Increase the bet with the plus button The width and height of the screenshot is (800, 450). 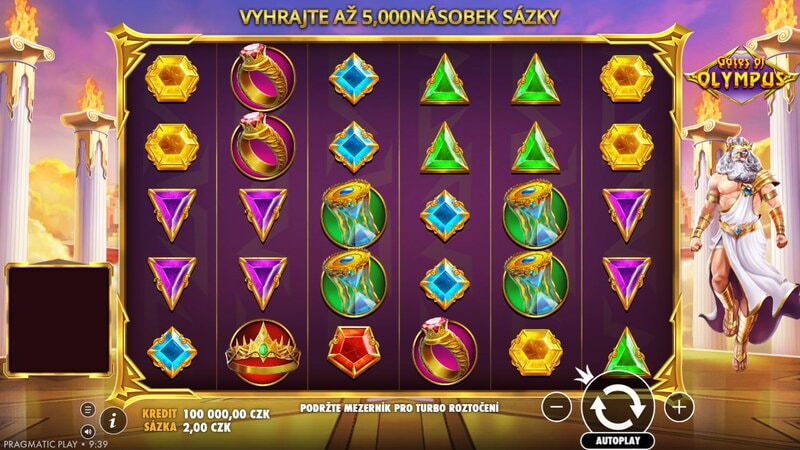point(678,406)
